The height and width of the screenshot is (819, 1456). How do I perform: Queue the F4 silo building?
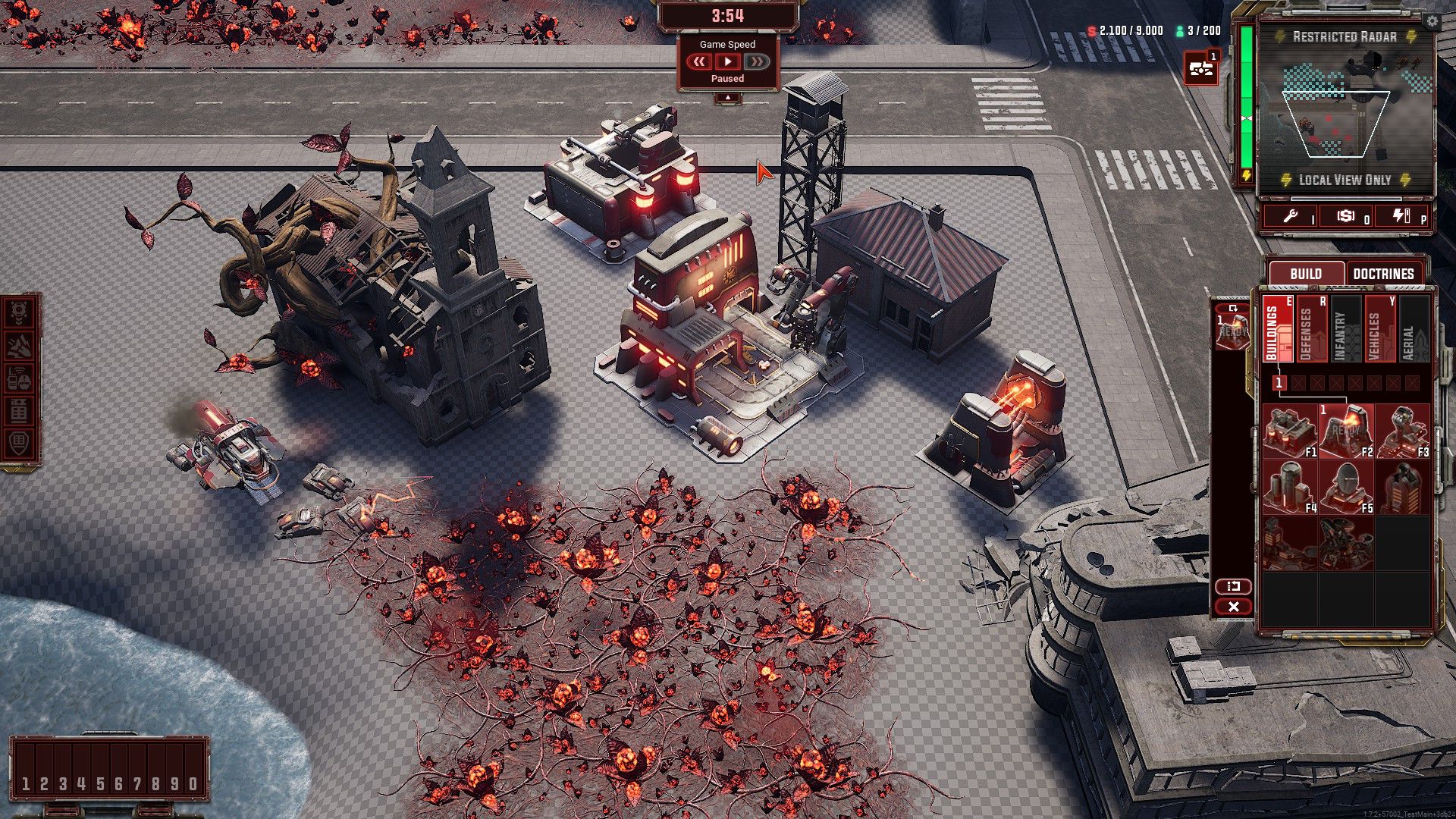tap(1290, 487)
